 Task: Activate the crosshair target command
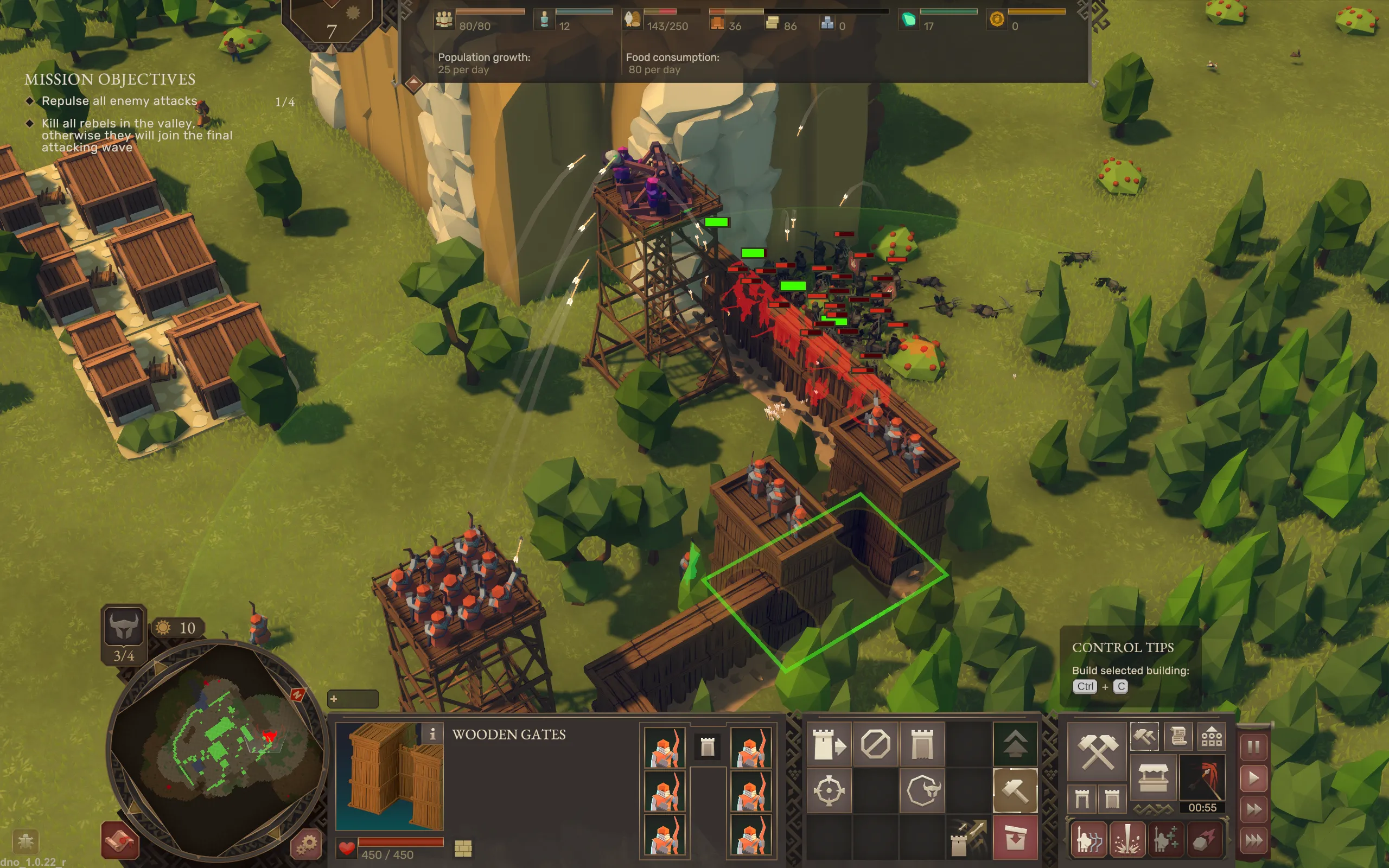coord(828,791)
